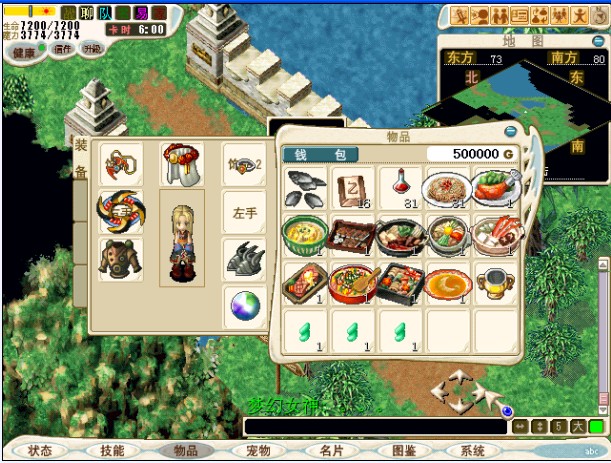Open the 状态 (Status) menu

(x=42, y=451)
